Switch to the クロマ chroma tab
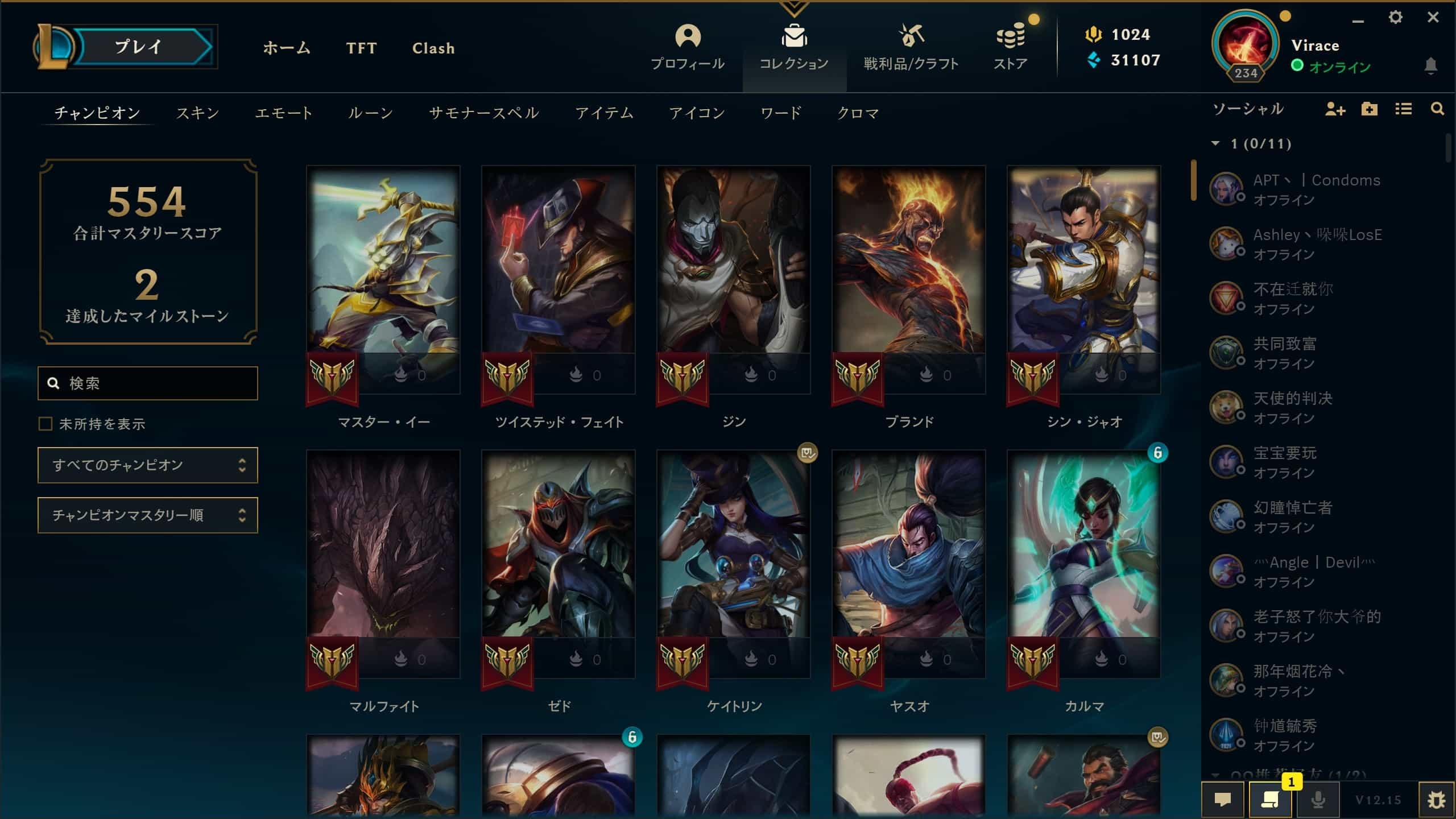This screenshot has width=1456, height=819. [x=858, y=113]
